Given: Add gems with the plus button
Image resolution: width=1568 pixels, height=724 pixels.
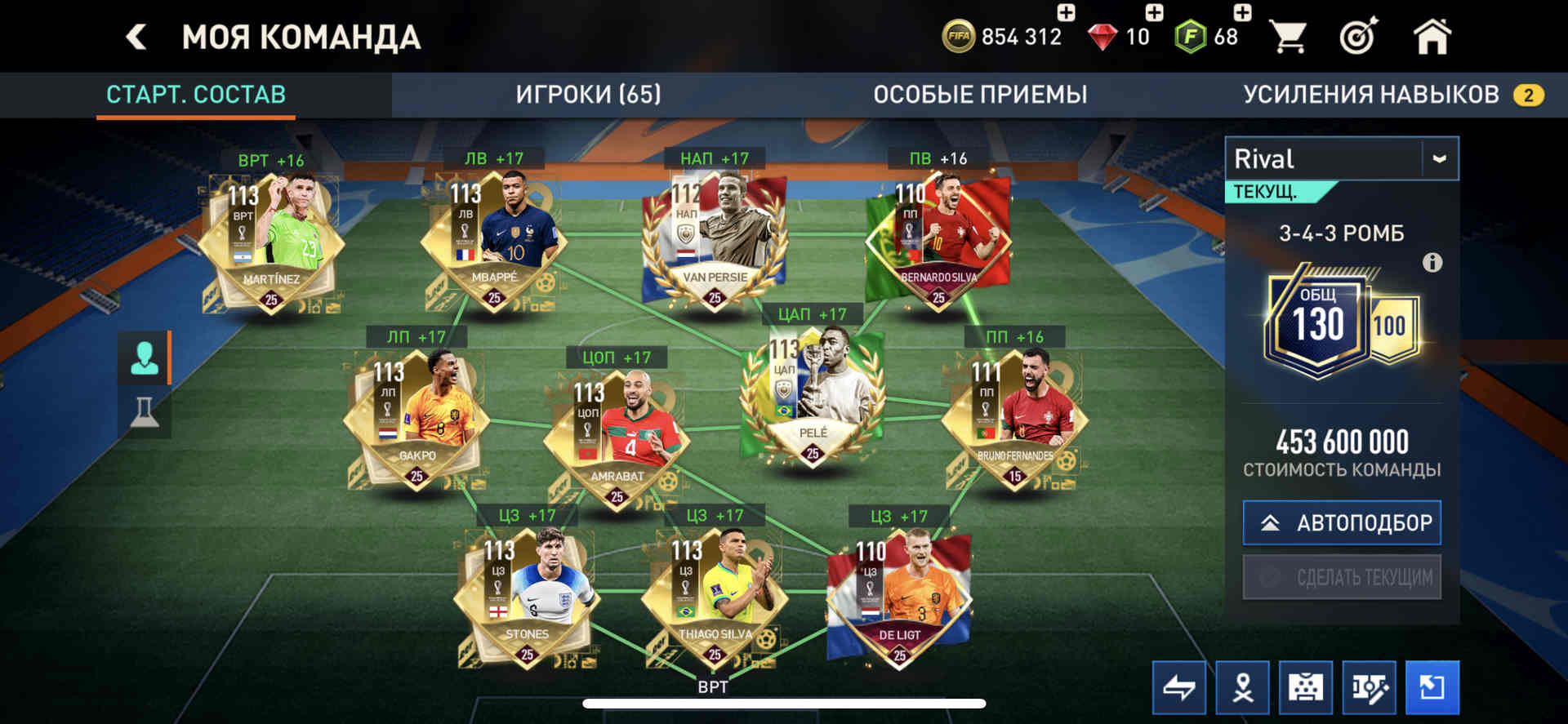Looking at the screenshot, I should coord(1154,12).
